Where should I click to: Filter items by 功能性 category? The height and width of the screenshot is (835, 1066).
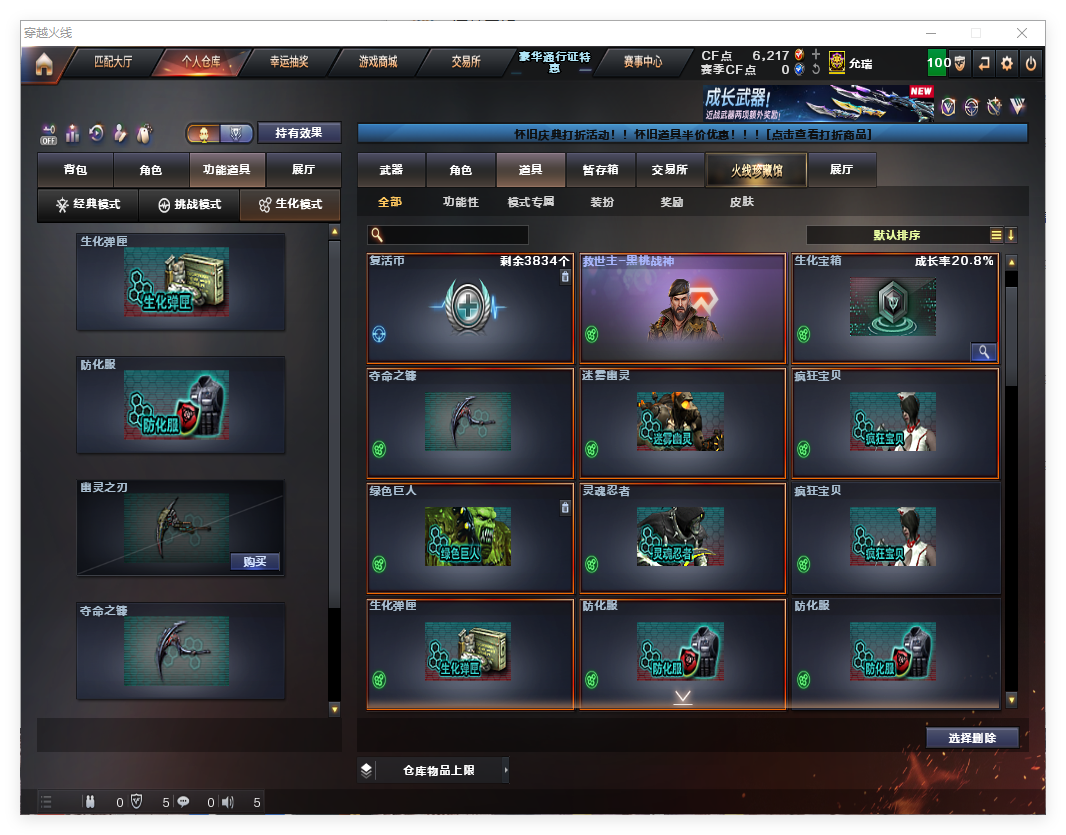460,202
